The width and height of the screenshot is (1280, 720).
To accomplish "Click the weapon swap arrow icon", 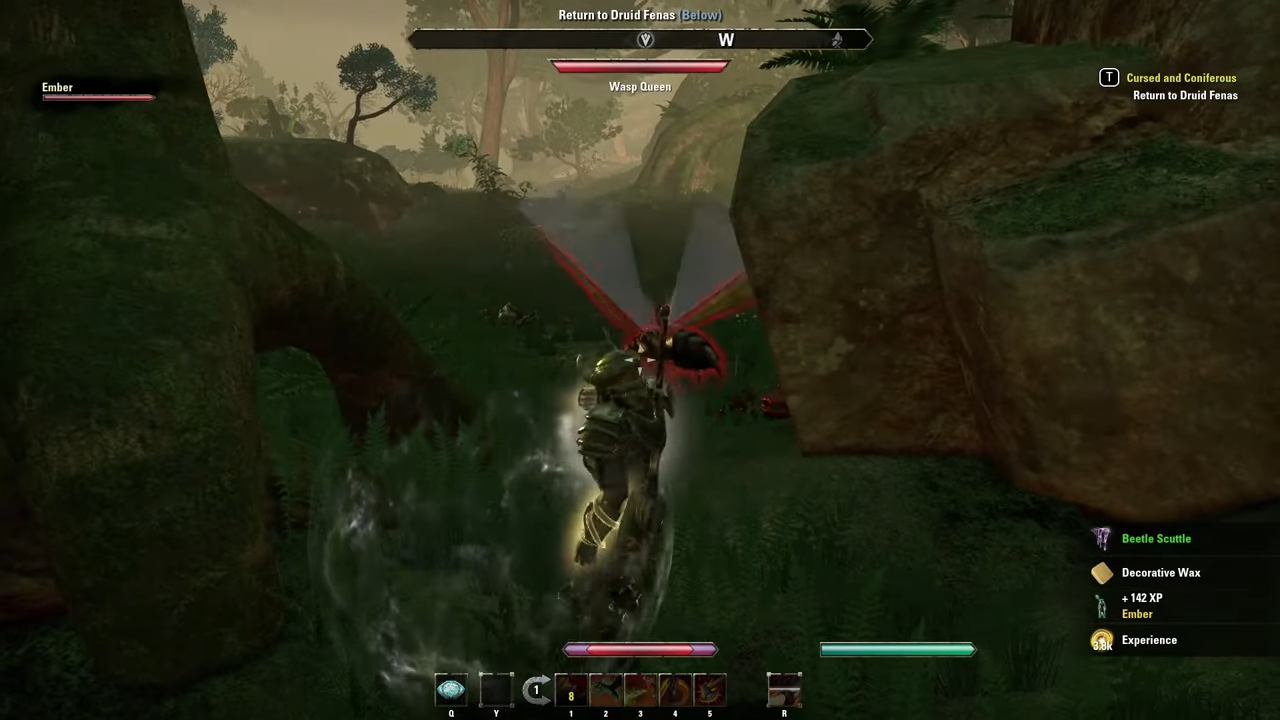I will pos(537,688).
